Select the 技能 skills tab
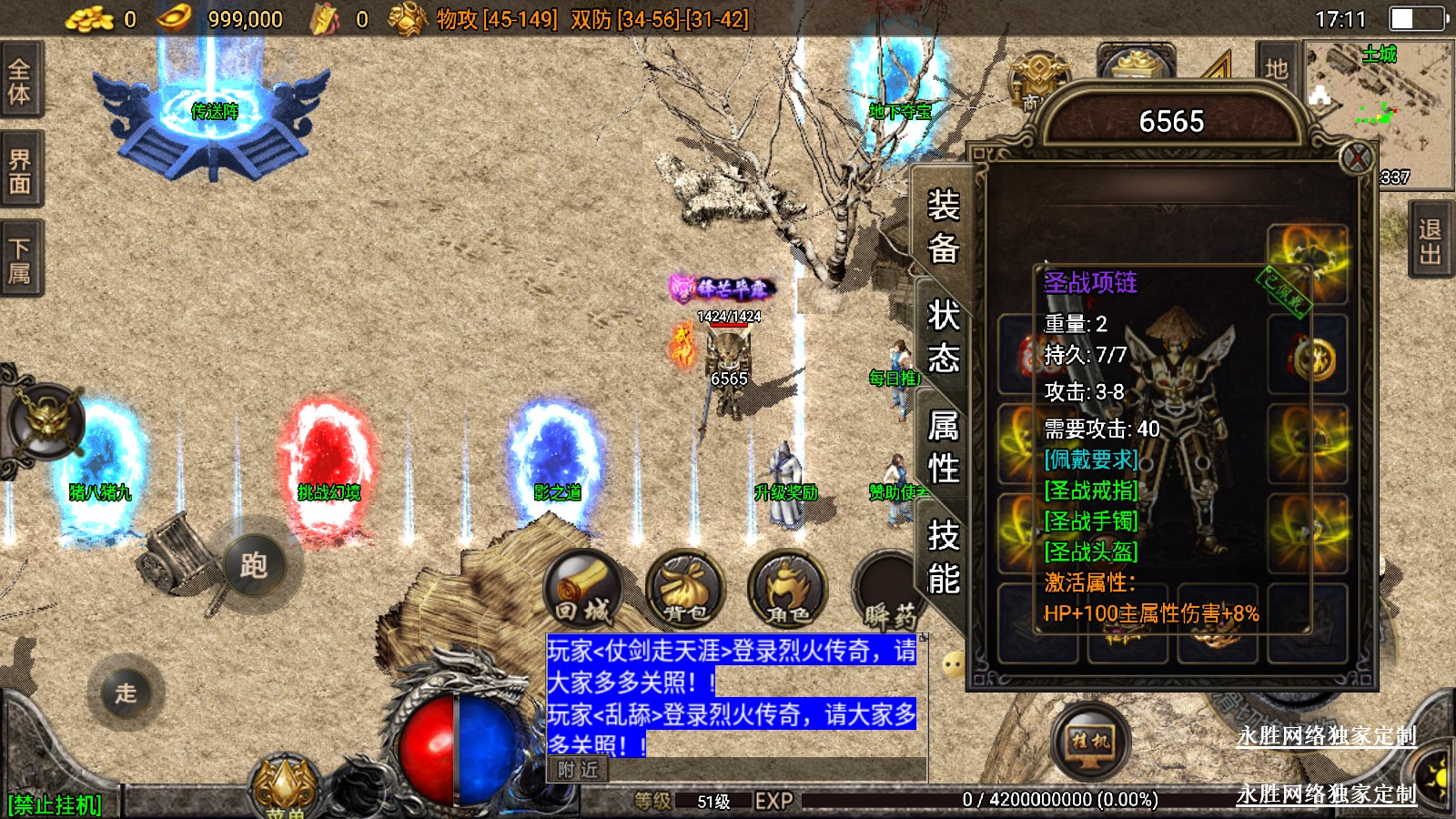Viewport: 1456px width, 819px height. (943, 557)
